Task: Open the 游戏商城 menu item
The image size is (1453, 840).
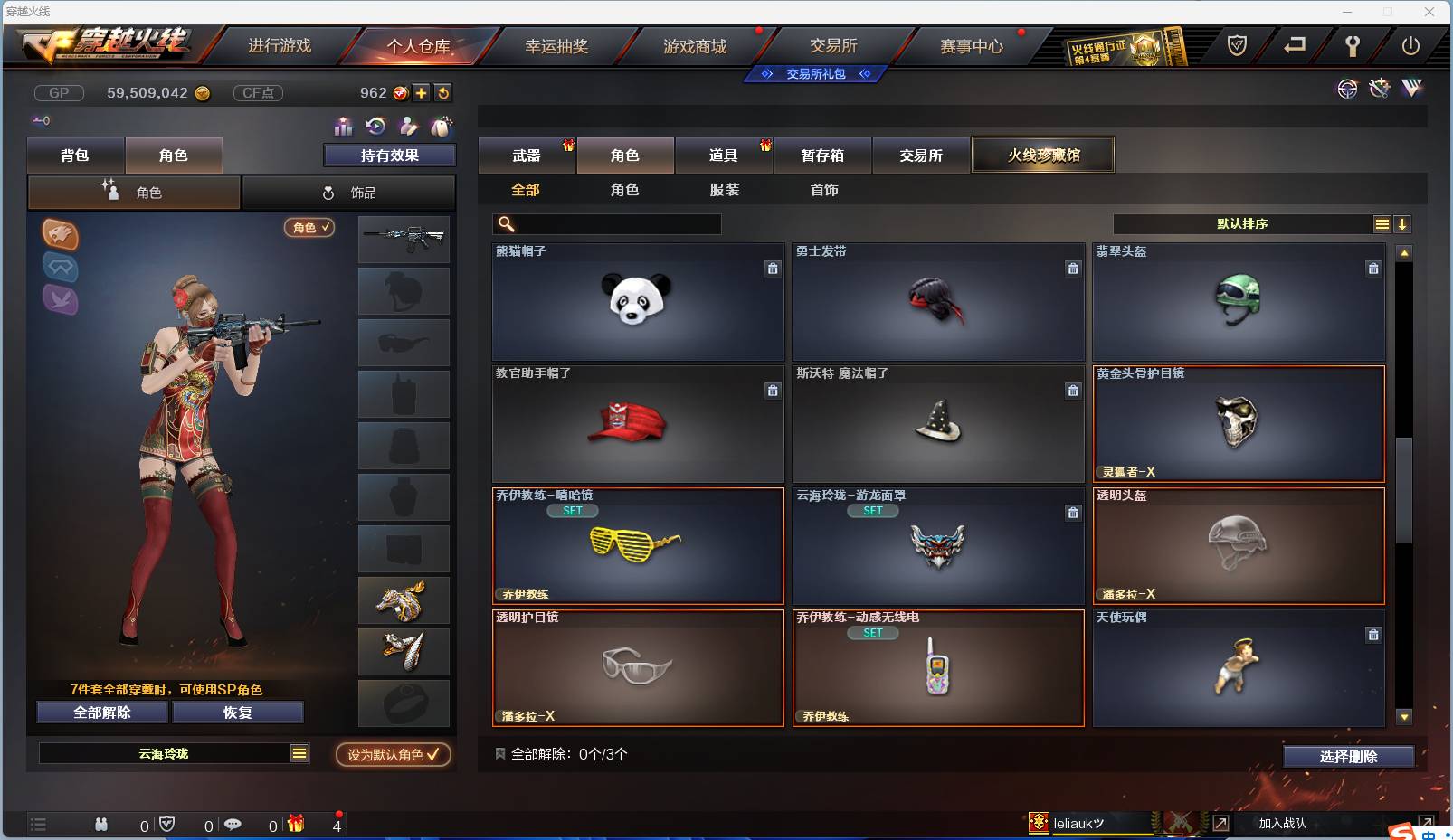Action: coord(697,45)
